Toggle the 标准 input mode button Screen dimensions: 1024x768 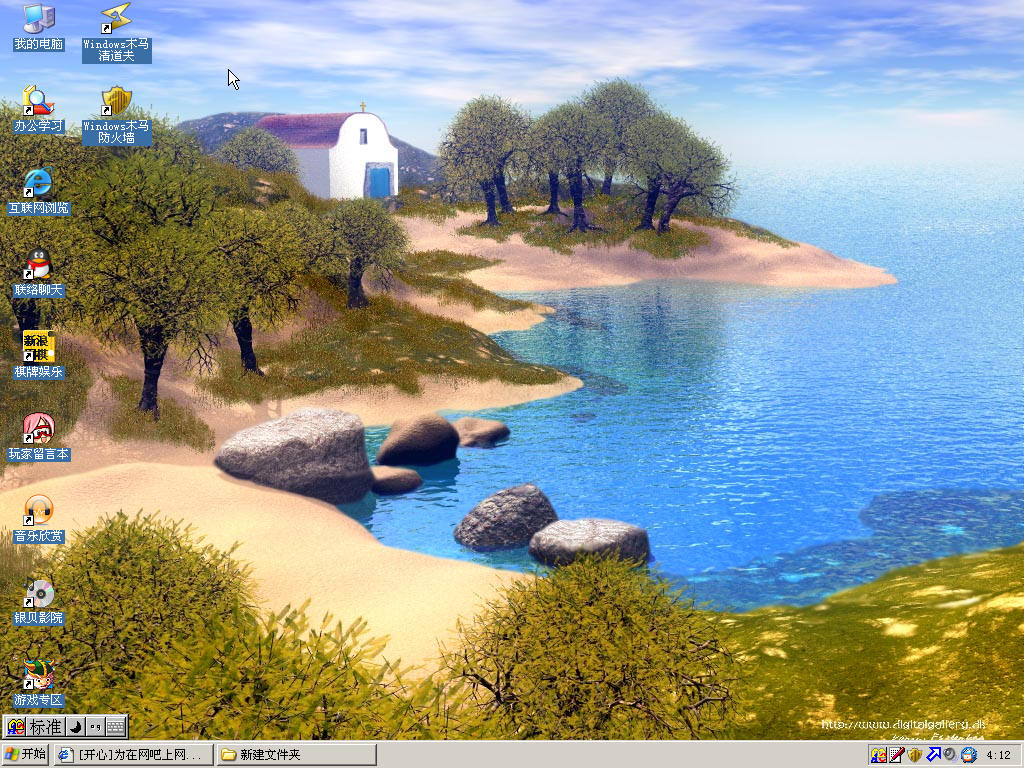coord(45,727)
